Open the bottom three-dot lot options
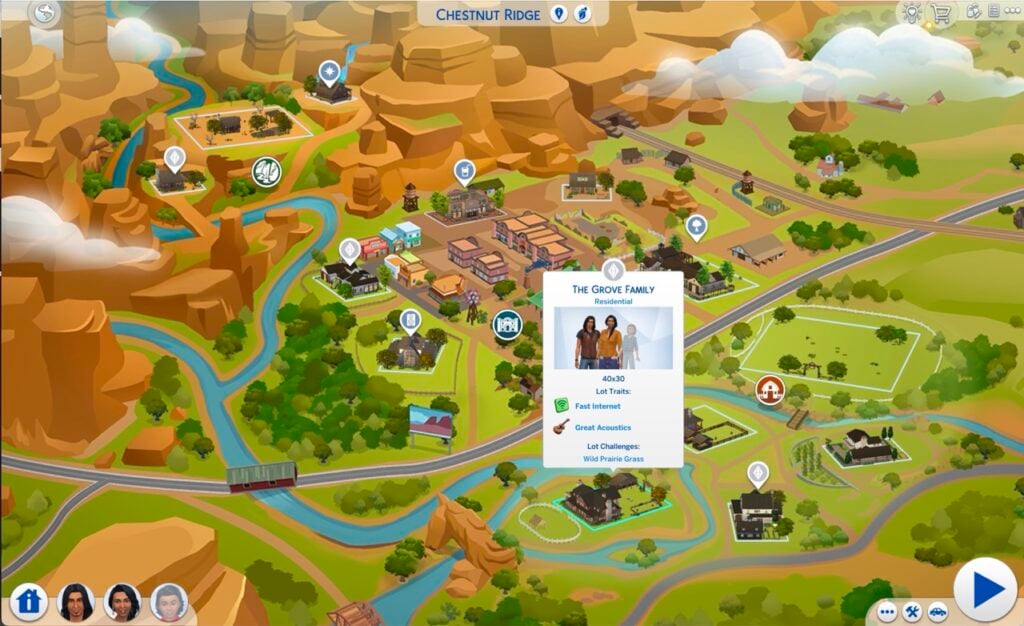 (x=887, y=610)
